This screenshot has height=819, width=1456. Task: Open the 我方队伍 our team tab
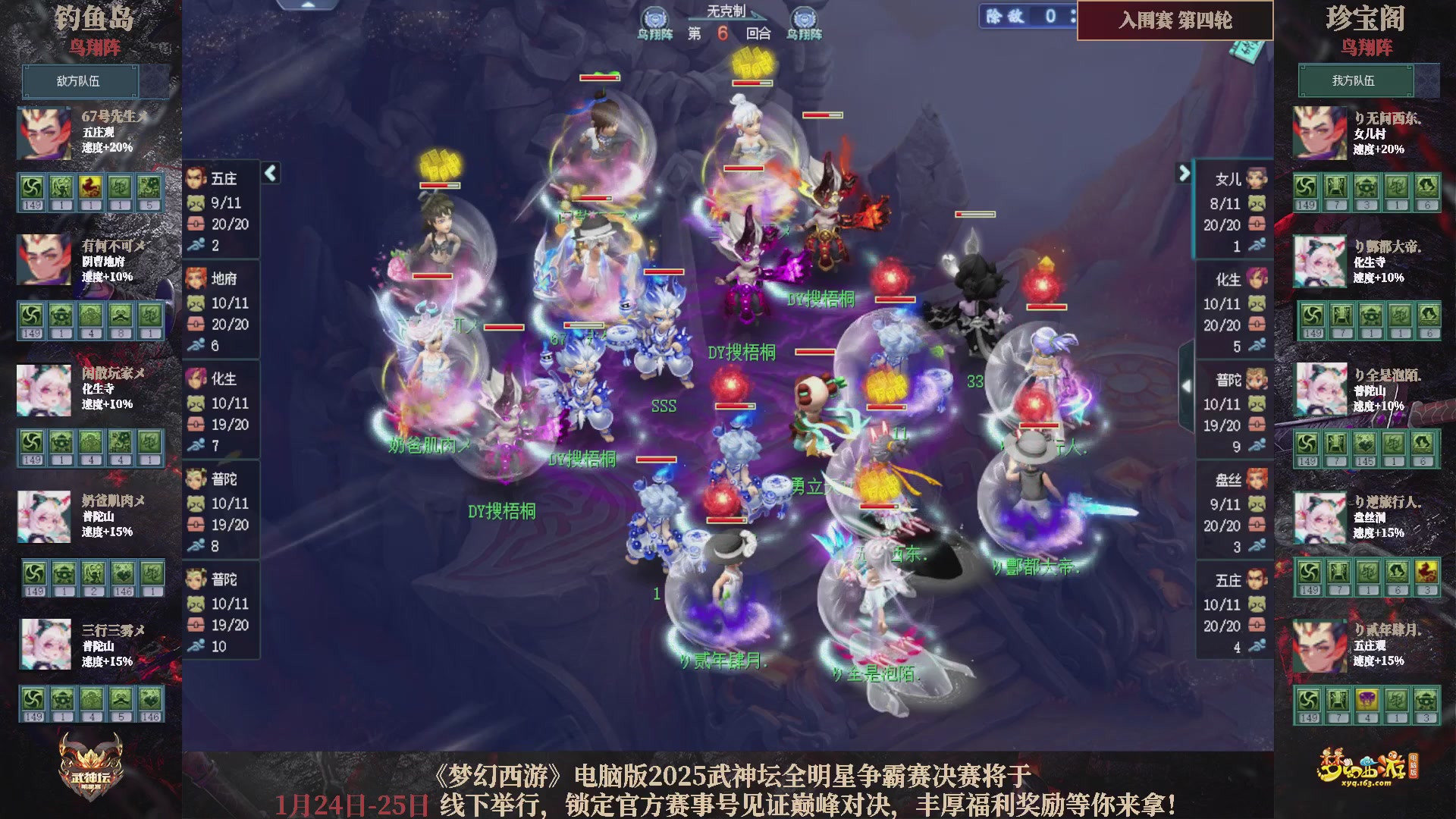pos(1355,81)
